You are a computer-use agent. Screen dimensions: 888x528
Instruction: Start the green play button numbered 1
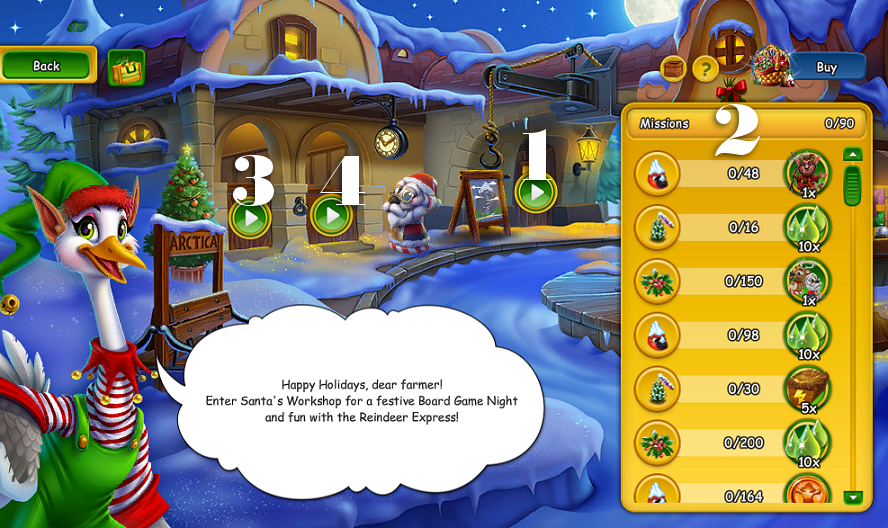point(537,191)
